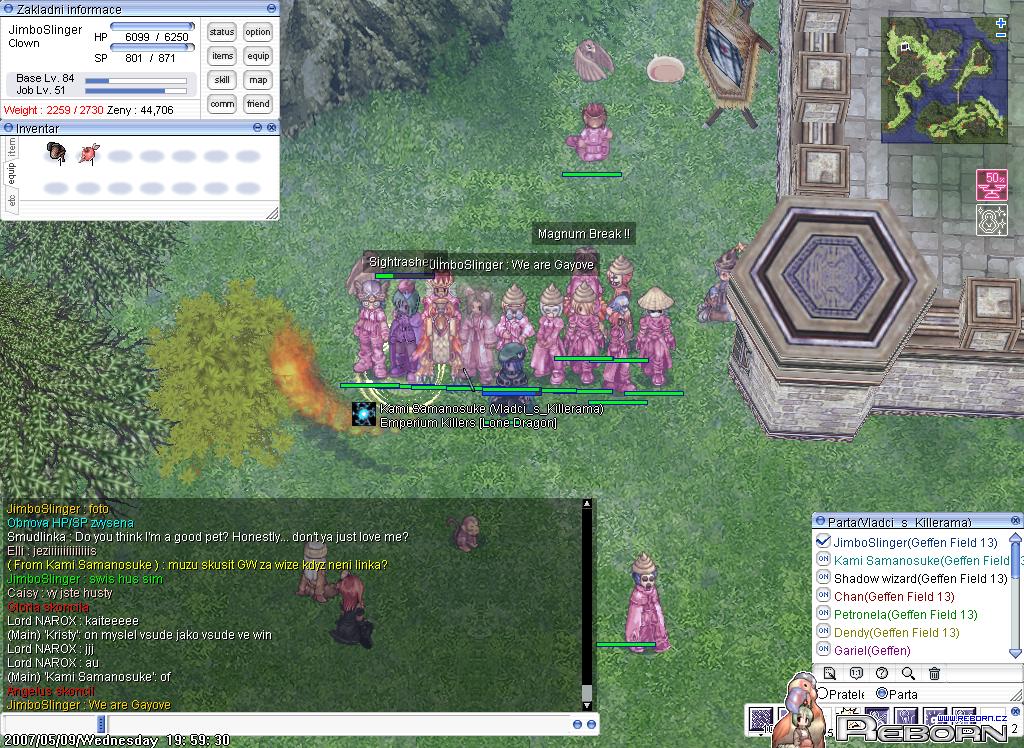
Task: Switch to the inventory etc tab
Action: 12,200
